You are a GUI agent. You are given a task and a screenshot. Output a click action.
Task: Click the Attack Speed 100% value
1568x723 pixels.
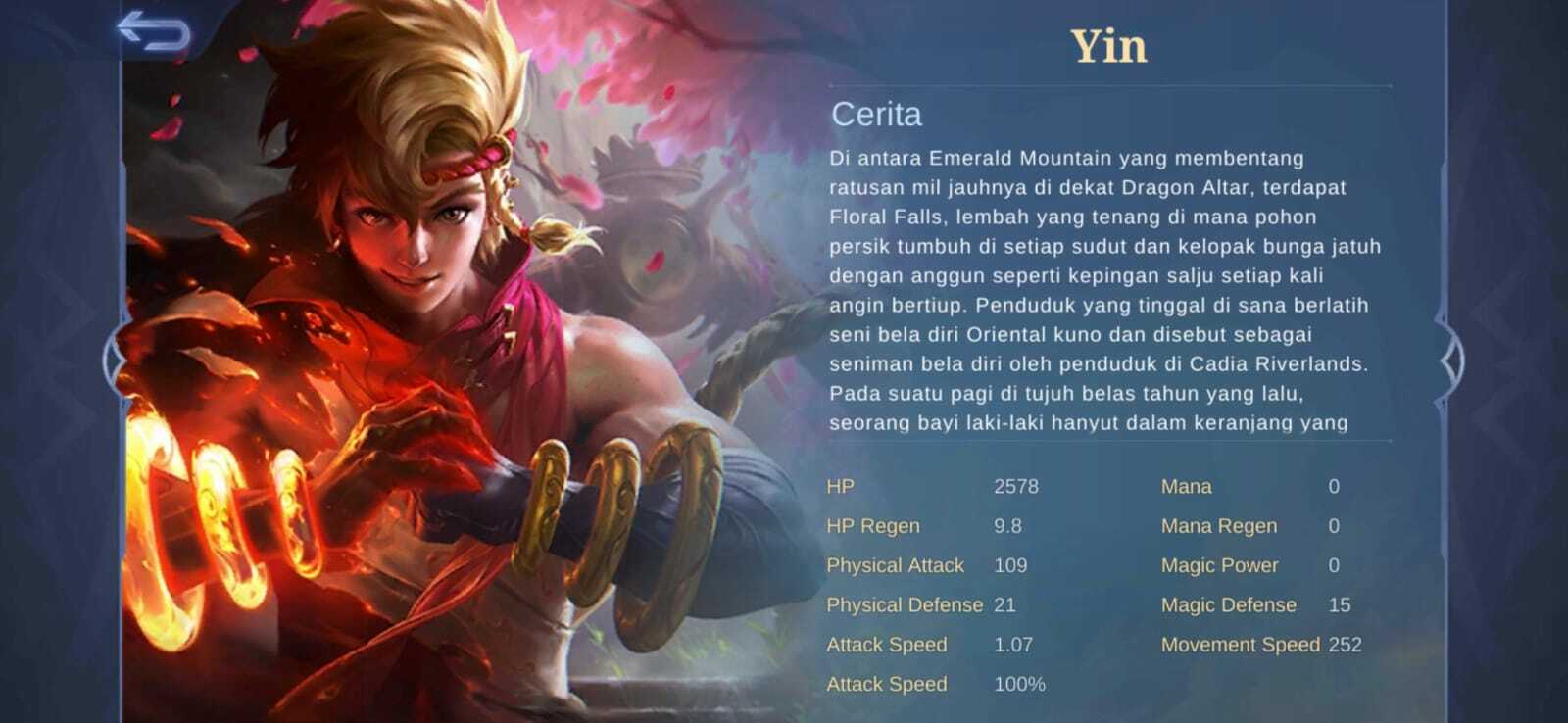click(1018, 684)
